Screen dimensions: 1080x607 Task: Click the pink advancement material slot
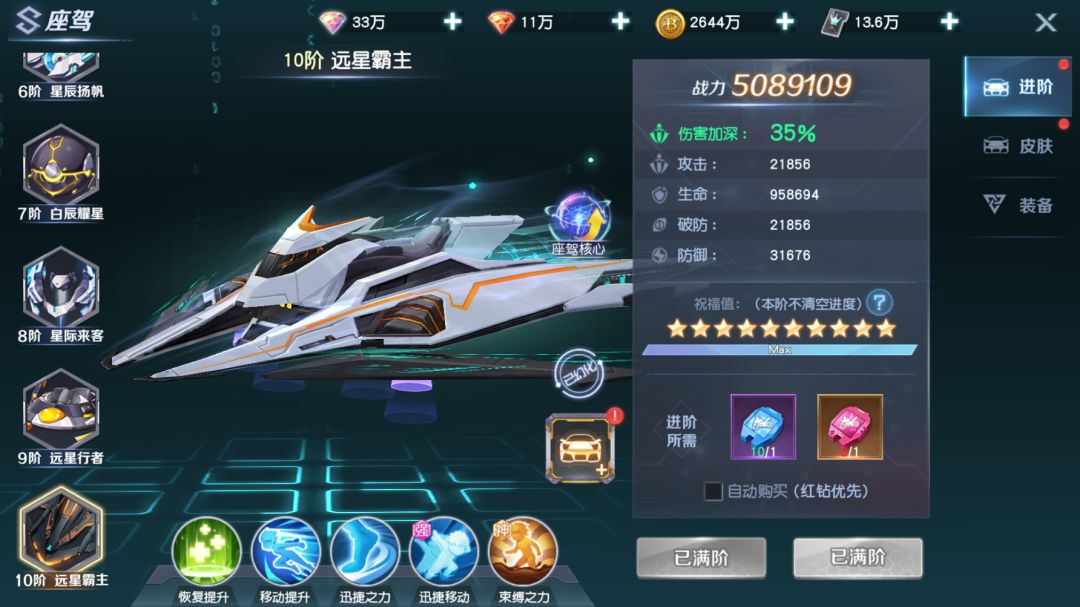(850, 427)
